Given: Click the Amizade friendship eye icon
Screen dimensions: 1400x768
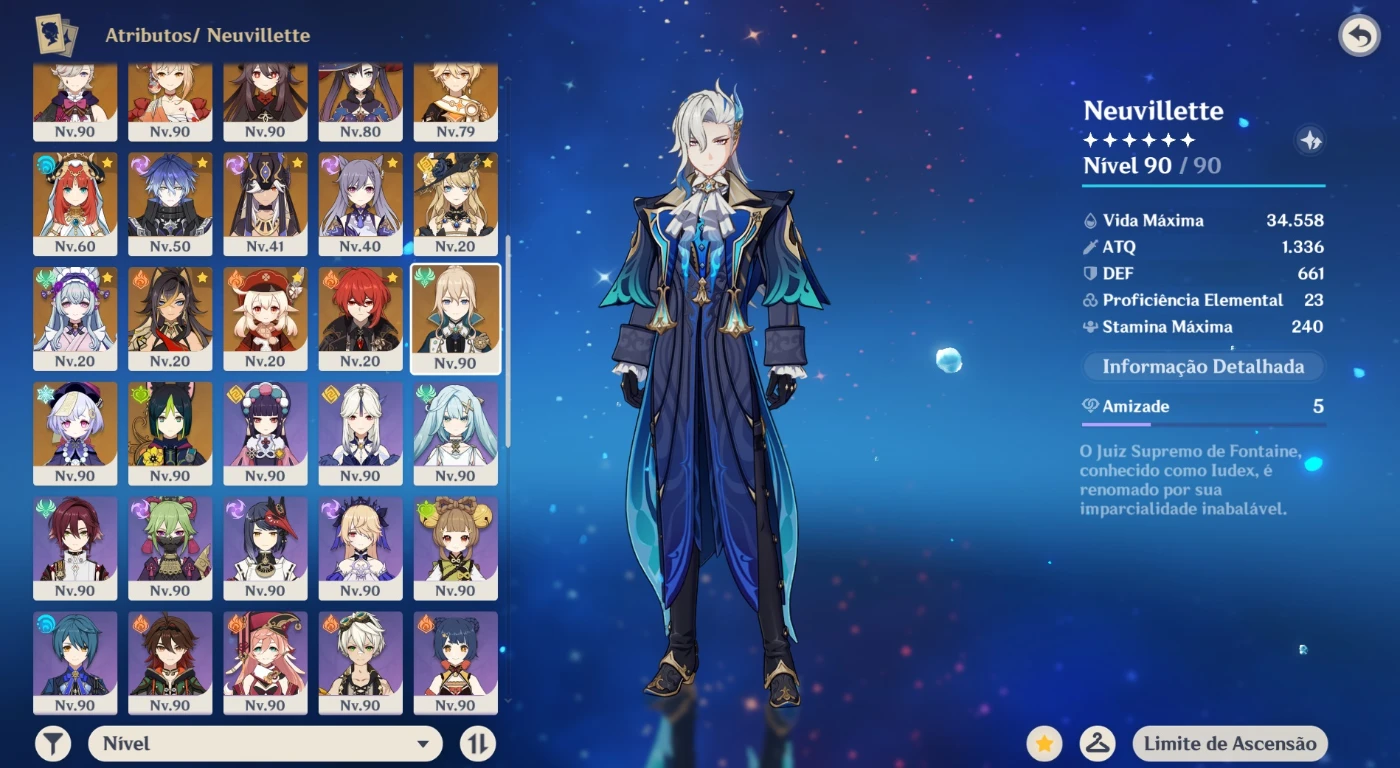Looking at the screenshot, I should coord(1091,407).
